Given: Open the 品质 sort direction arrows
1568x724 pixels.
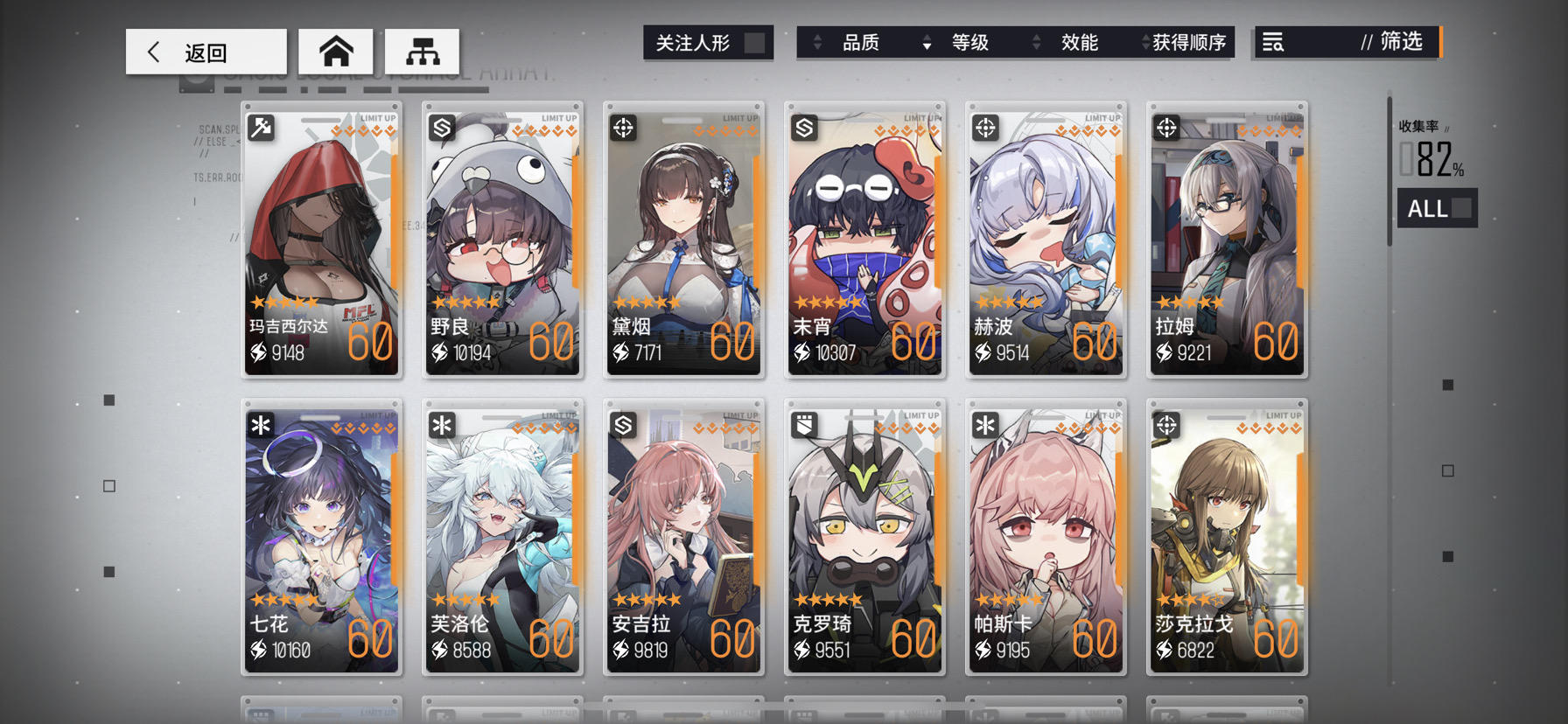Looking at the screenshot, I should pos(819,42).
